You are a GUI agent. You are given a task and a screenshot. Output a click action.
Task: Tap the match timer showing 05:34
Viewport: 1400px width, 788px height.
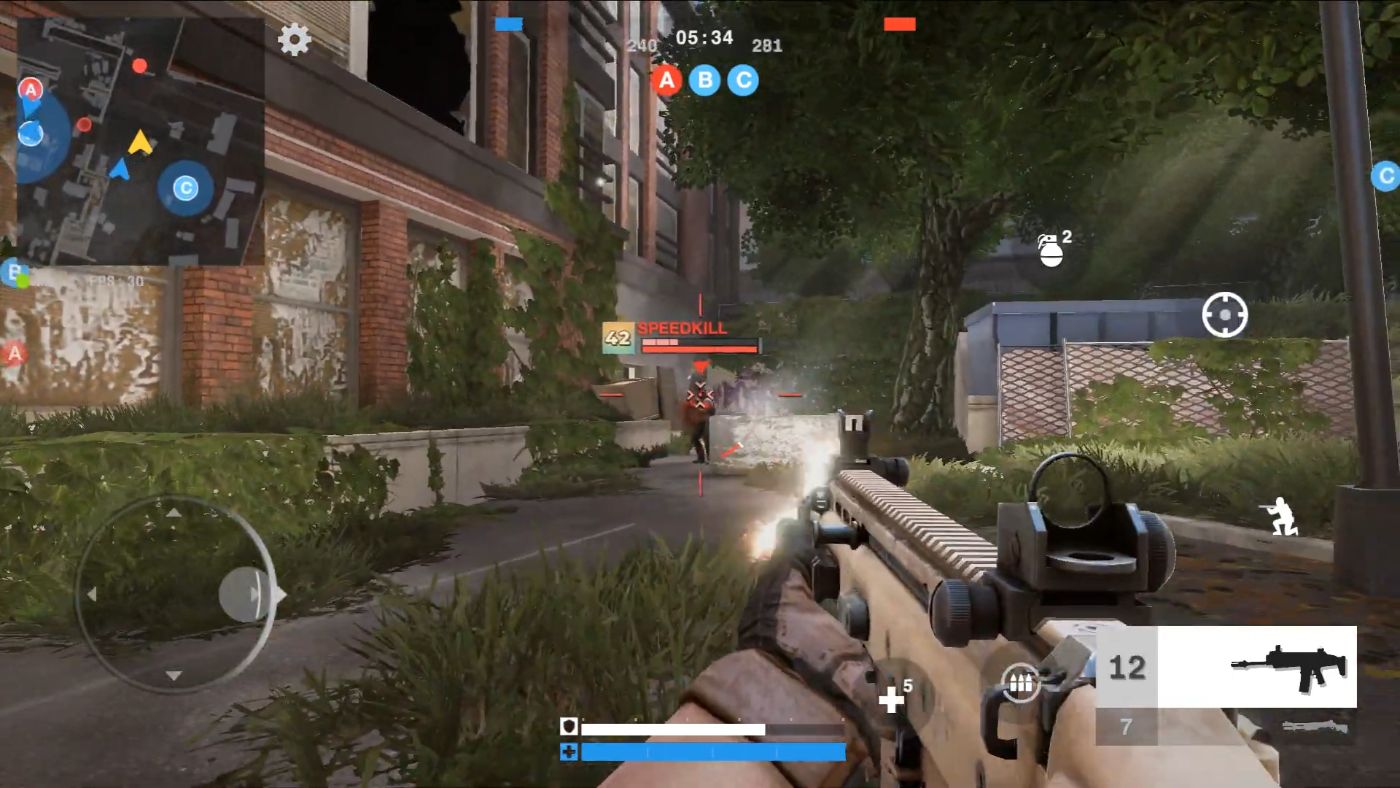click(x=703, y=38)
